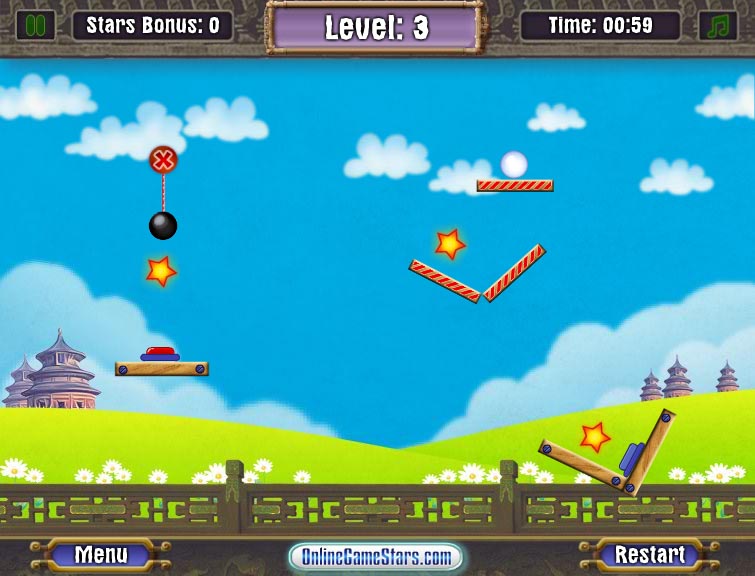
Task: Toggle the music note sound button
Action: click(717, 26)
